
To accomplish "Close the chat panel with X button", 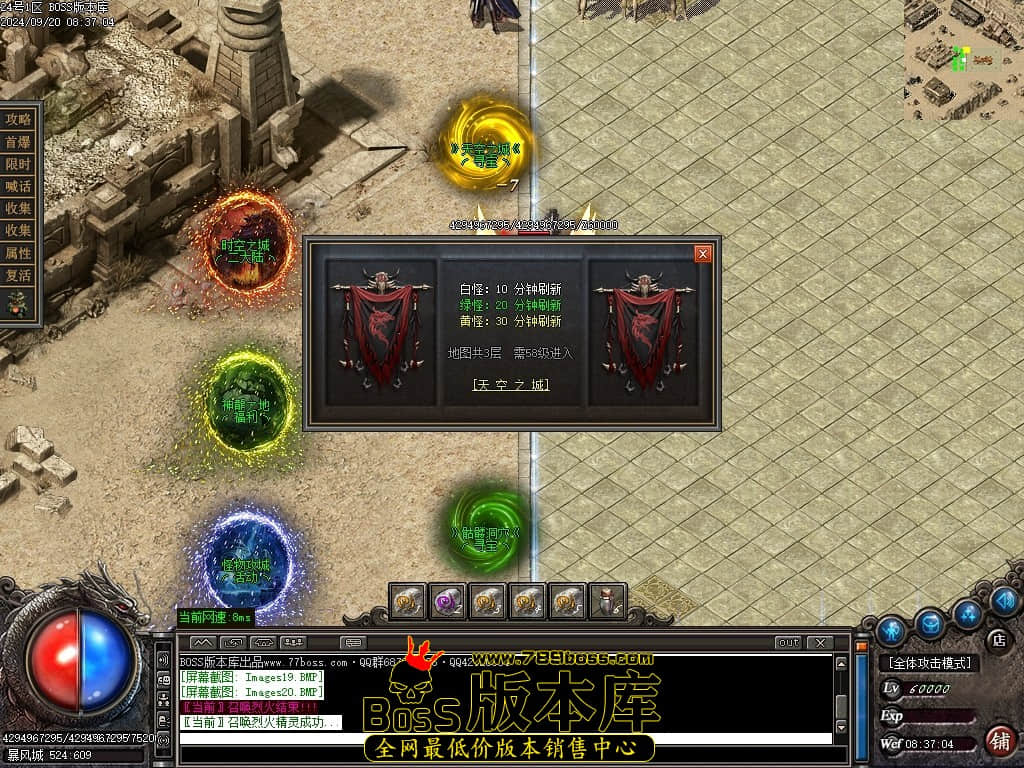I will [x=819, y=642].
